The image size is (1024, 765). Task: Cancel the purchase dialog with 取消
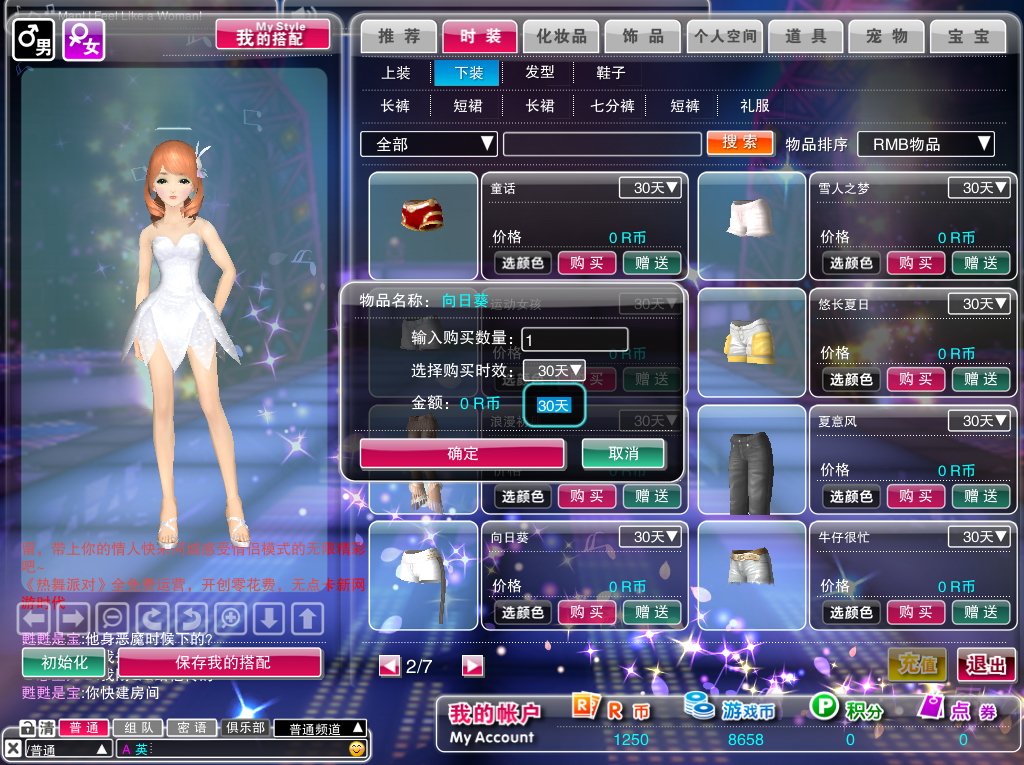pyautogui.click(x=623, y=453)
